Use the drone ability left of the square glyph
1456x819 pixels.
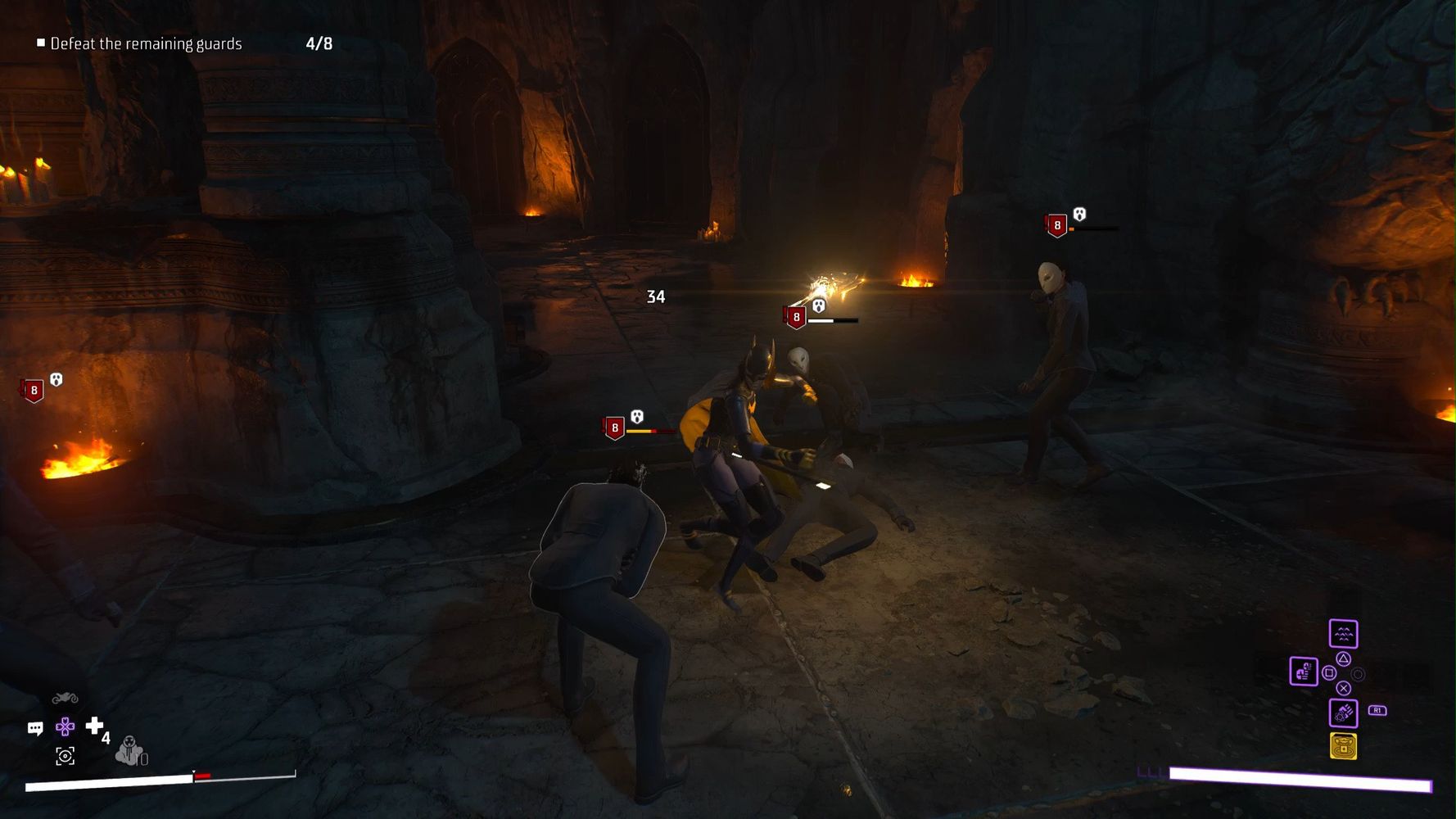[1303, 672]
